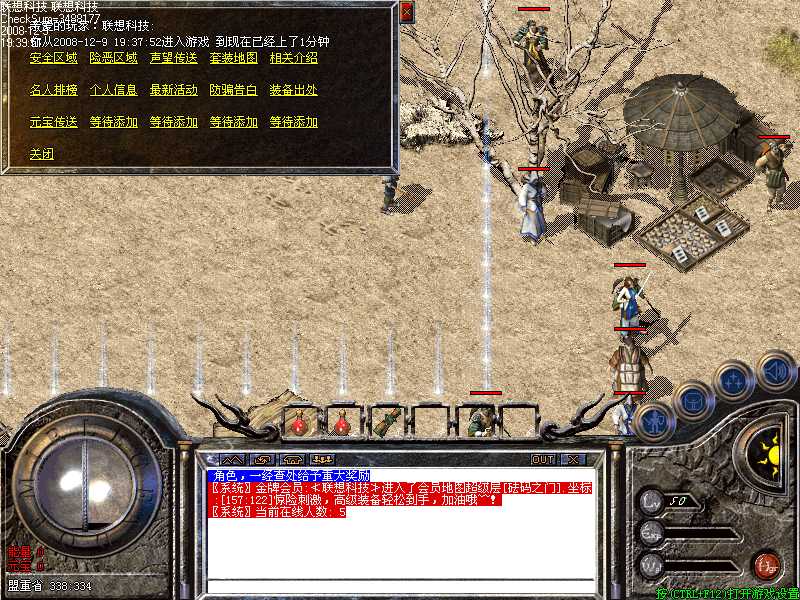Check the 最新活动 latest events link
Screen dimensions: 800x600
click(x=173, y=90)
